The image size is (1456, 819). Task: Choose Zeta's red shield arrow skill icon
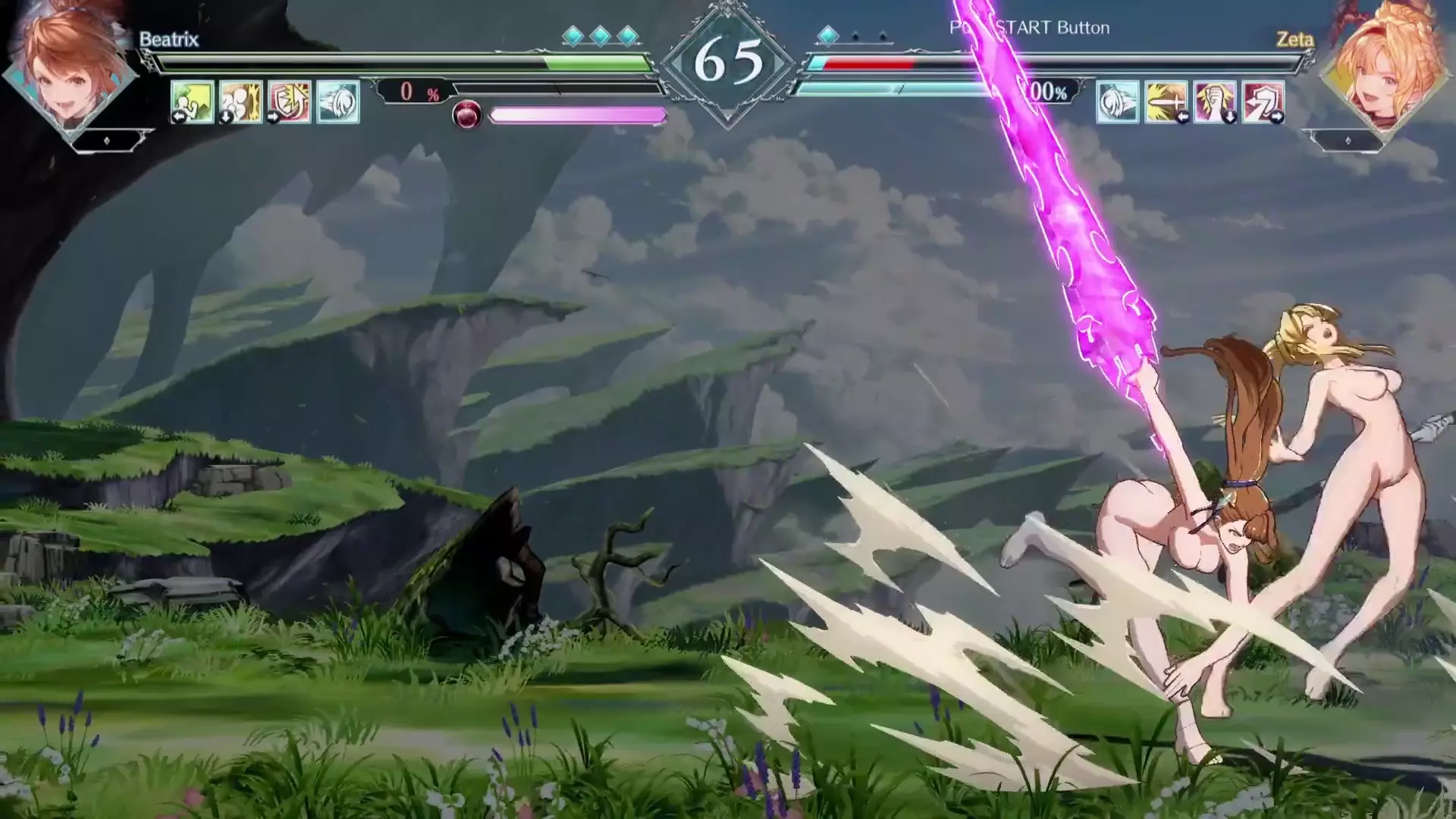1263,102
